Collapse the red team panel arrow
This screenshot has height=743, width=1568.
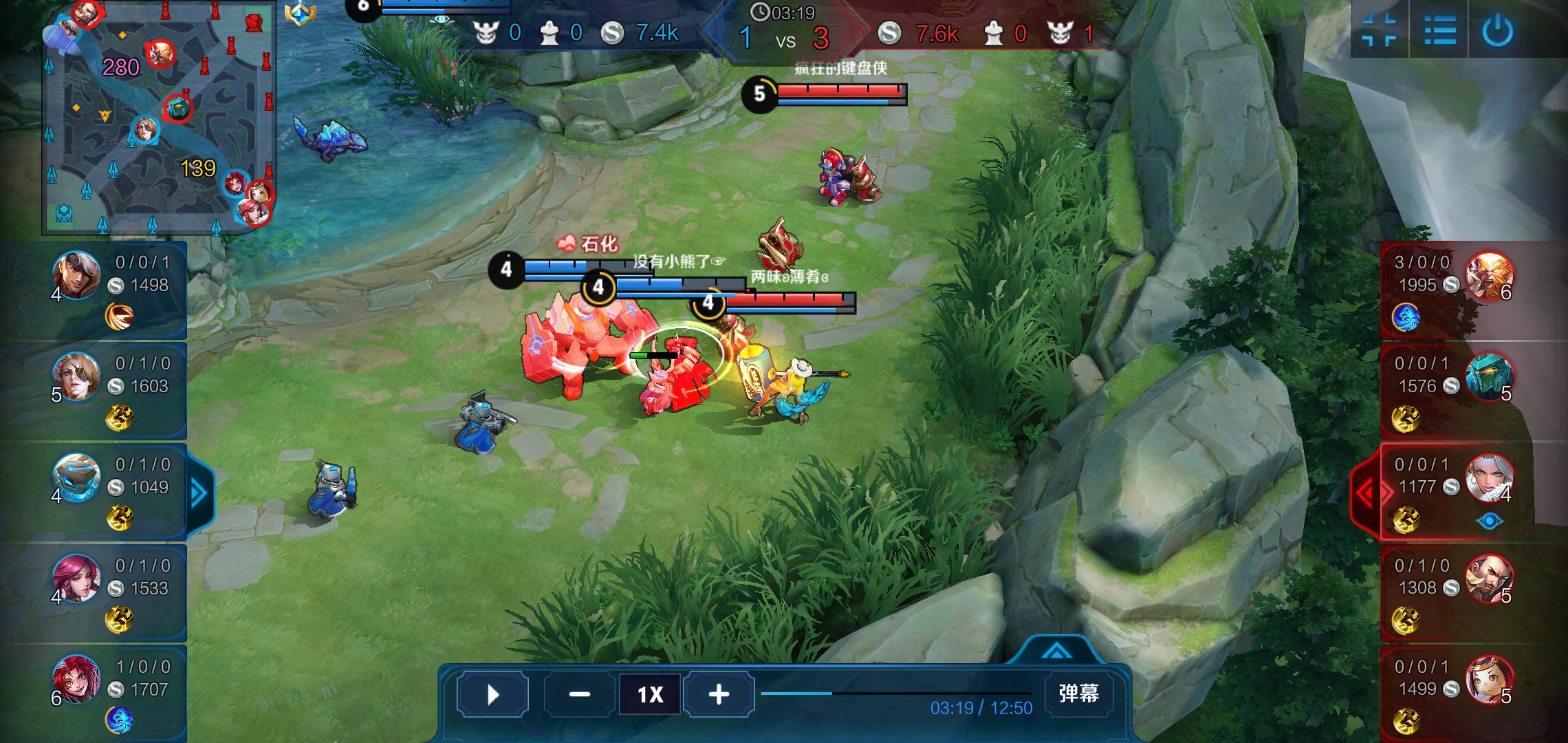(x=1364, y=493)
